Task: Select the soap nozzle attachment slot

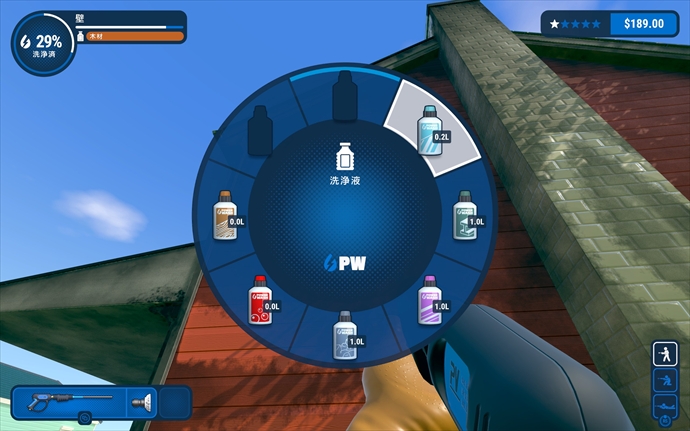Action: point(141,402)
